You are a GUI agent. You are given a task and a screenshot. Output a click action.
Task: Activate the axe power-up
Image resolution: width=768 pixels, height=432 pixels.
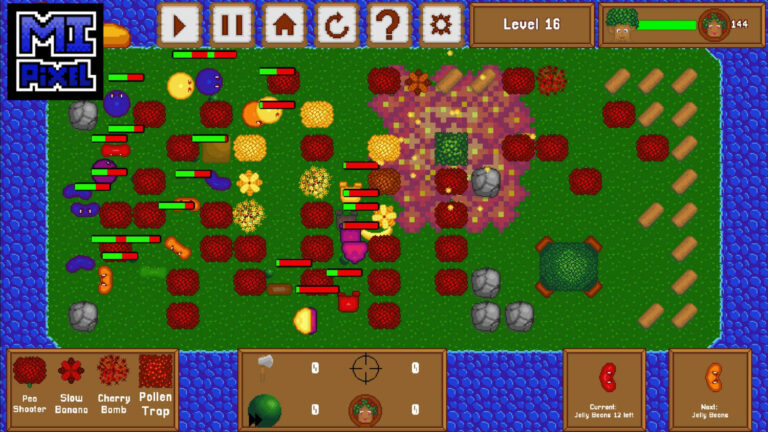[265, 367]
